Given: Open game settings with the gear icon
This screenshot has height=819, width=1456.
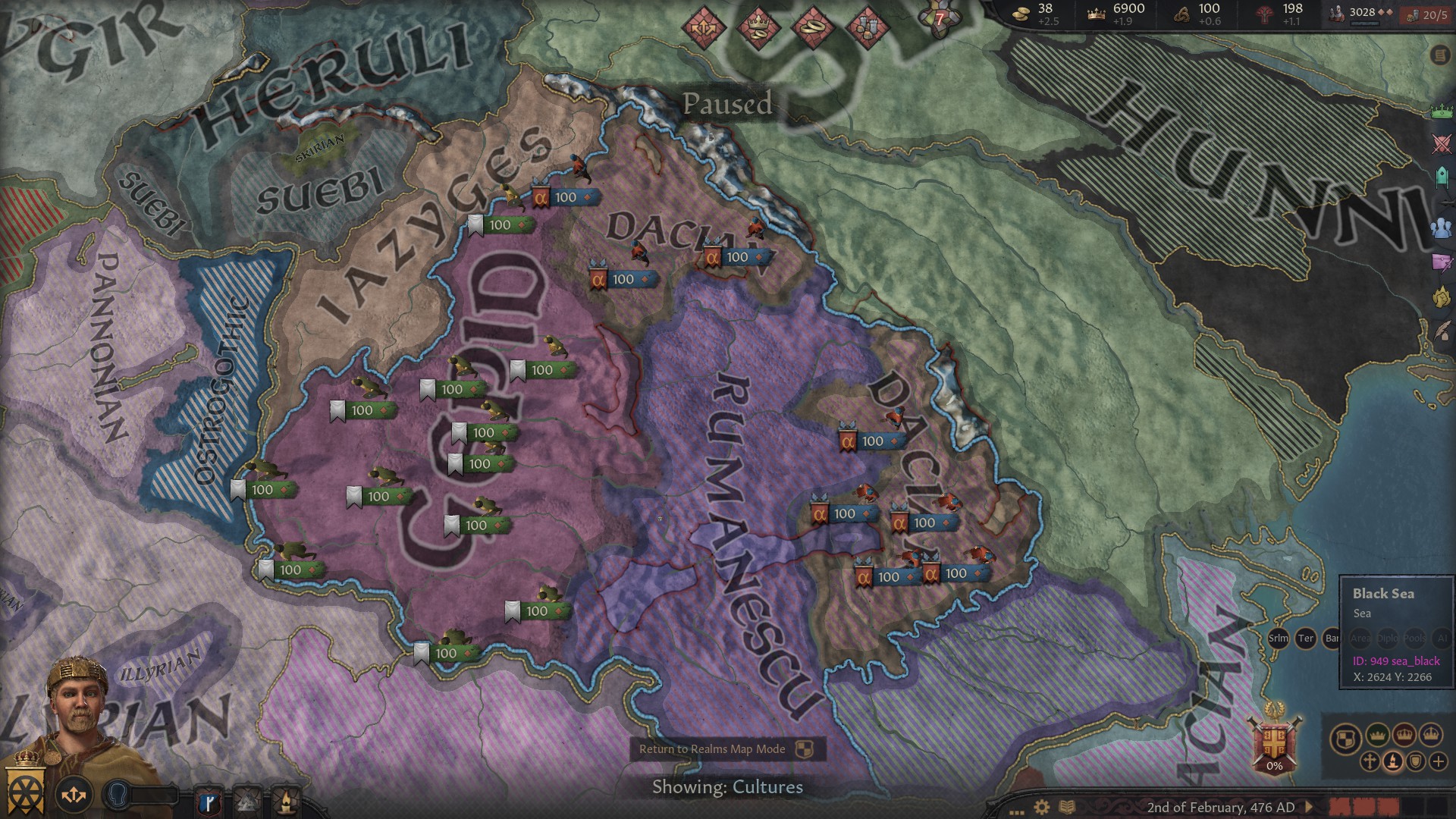Looking at the screenshot, I should coord(1041,807).
